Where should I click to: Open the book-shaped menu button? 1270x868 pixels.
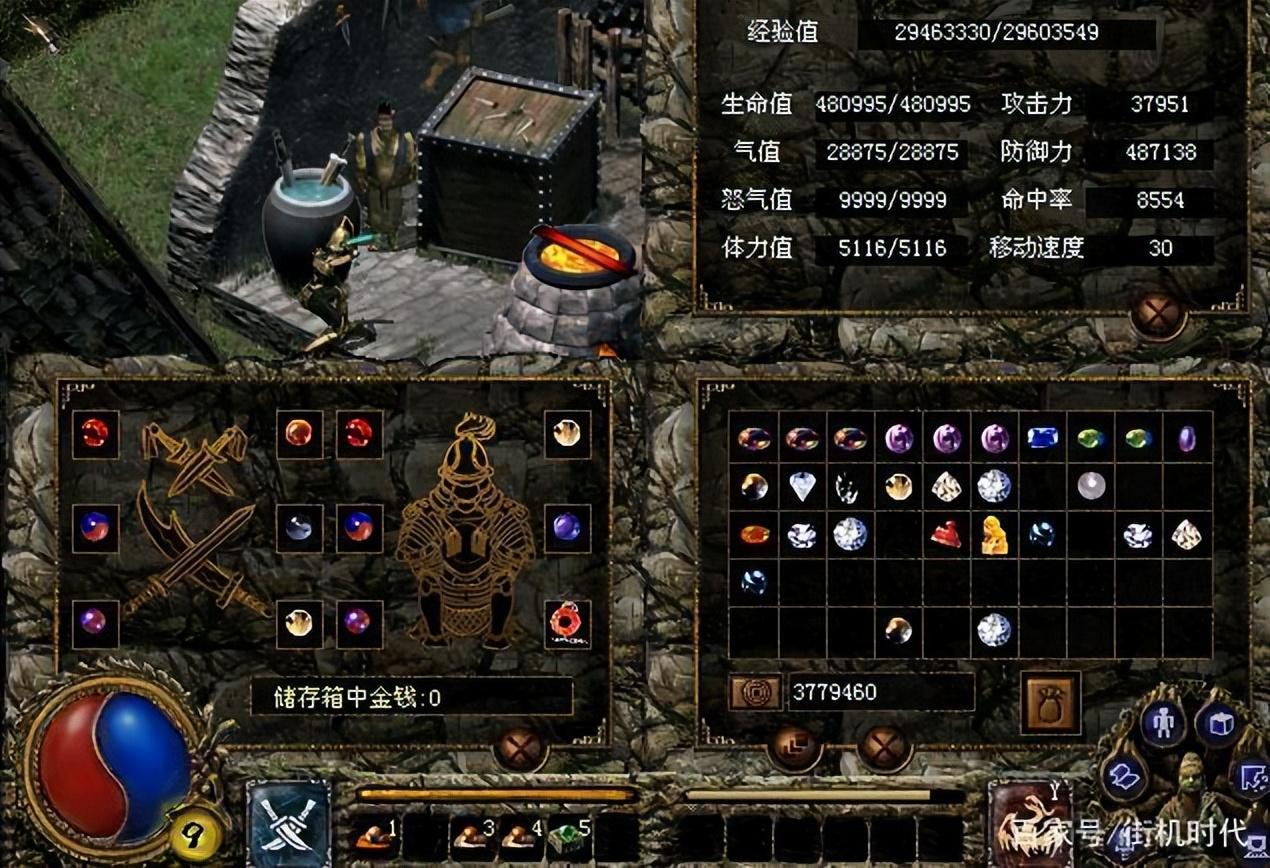point(1124,778)
